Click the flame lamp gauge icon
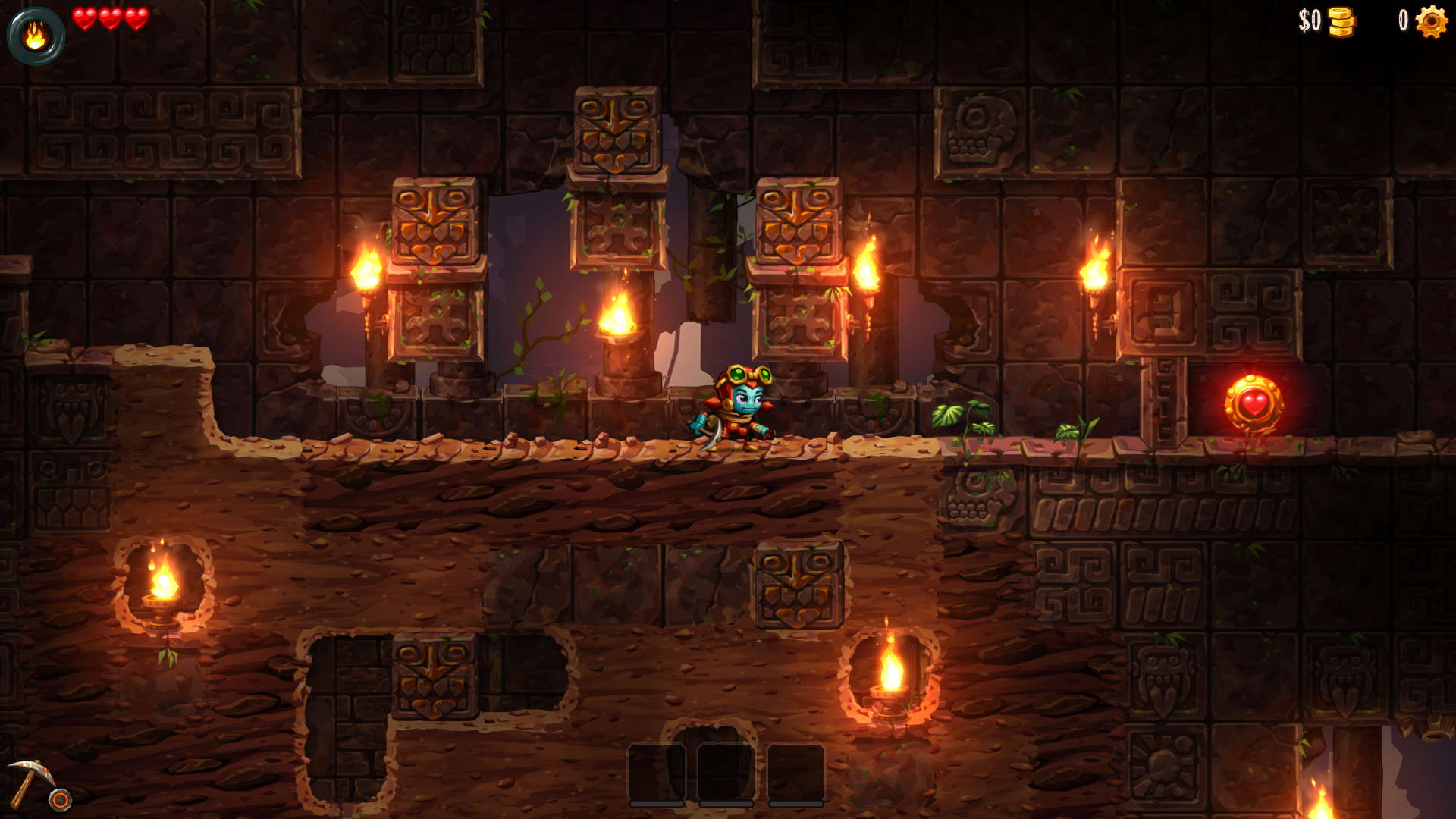This screenshot has width=1456, height=819. [x=36, y=36]
